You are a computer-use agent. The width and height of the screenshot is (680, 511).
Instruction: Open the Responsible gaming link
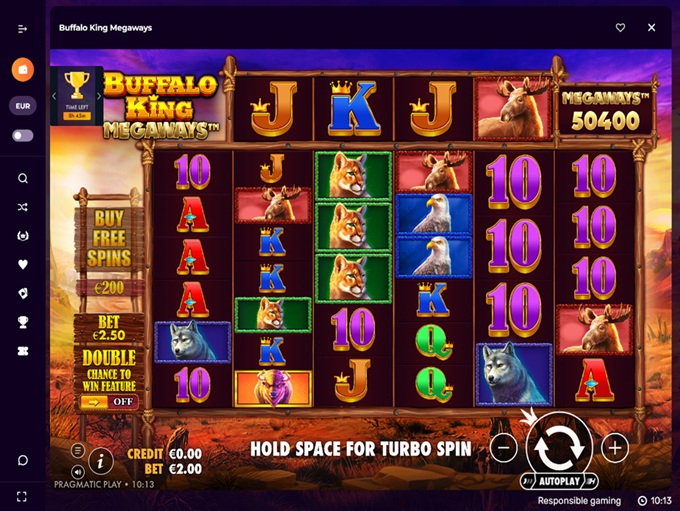578,501
